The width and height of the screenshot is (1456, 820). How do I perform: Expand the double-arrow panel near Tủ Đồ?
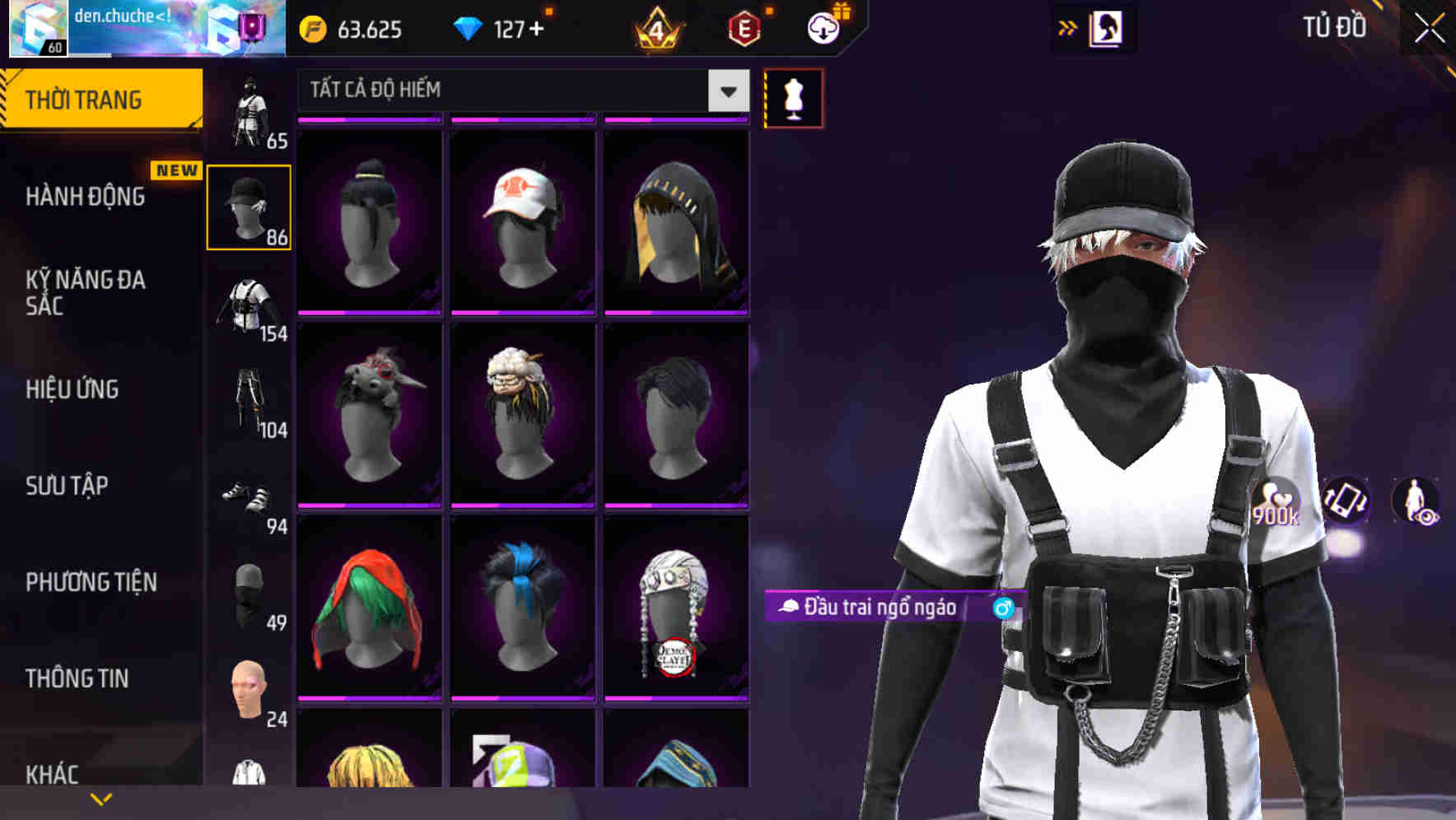[1067, 27]
